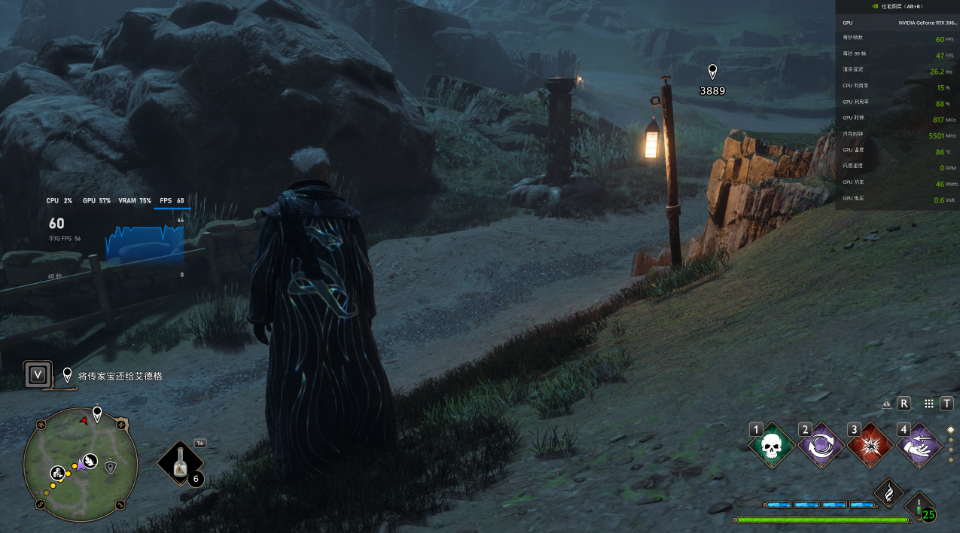Click the white flame ancient magic icon
This screenshot has width=960, height=533.
tap(888, 491)
